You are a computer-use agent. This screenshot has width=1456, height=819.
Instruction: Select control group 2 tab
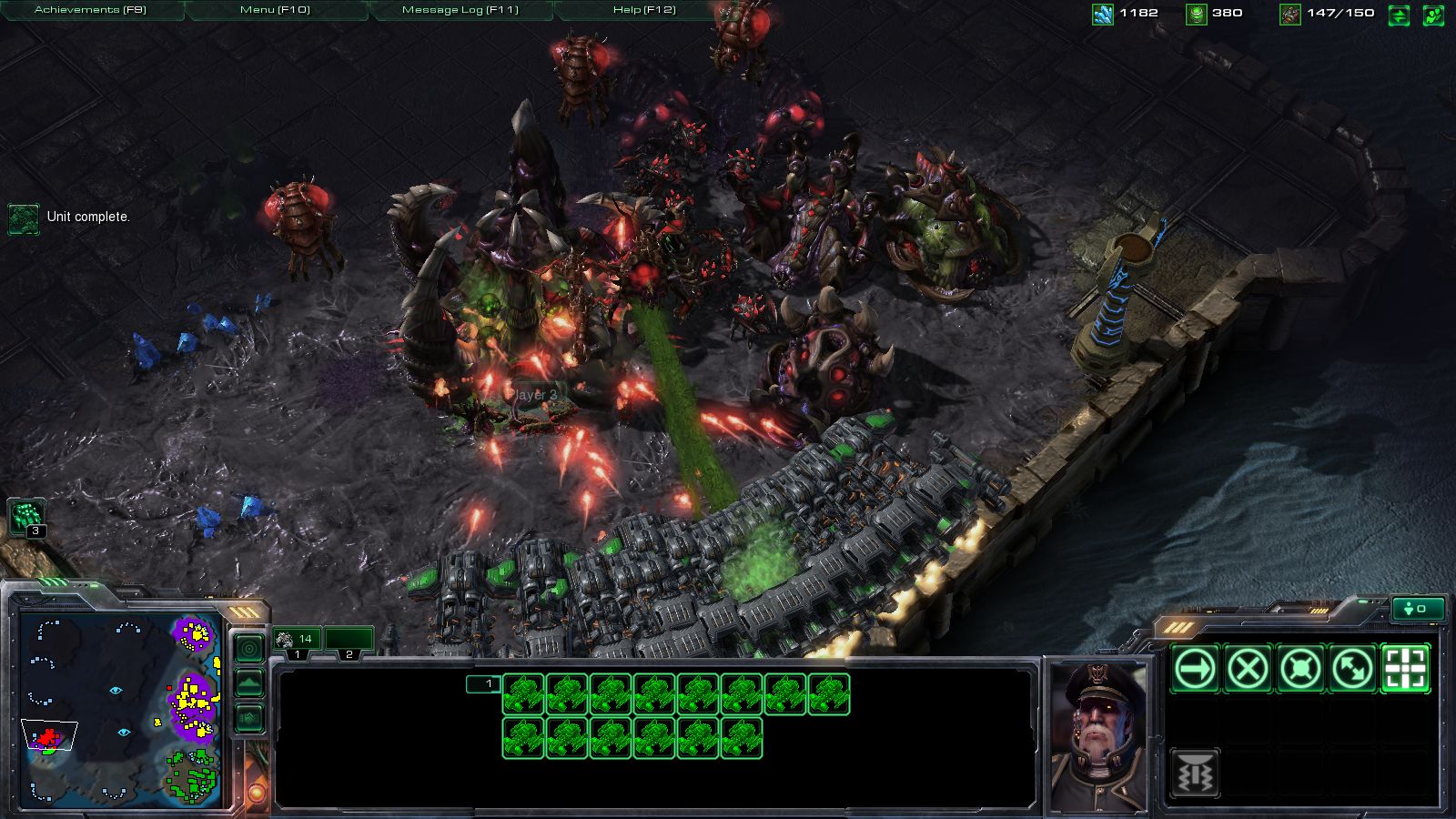coord(349,641)
